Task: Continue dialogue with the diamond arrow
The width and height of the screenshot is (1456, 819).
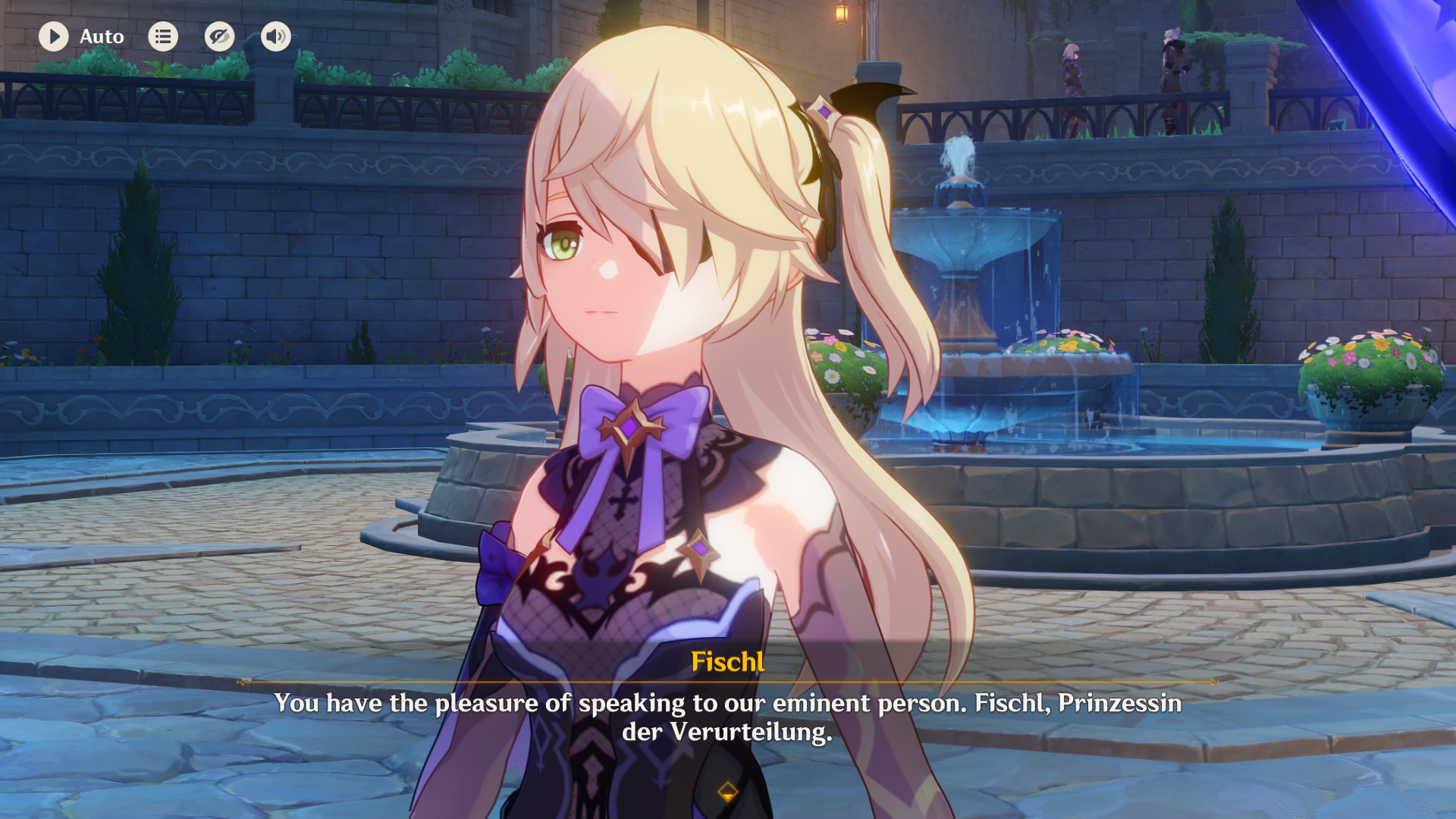Action: (727, 792)
